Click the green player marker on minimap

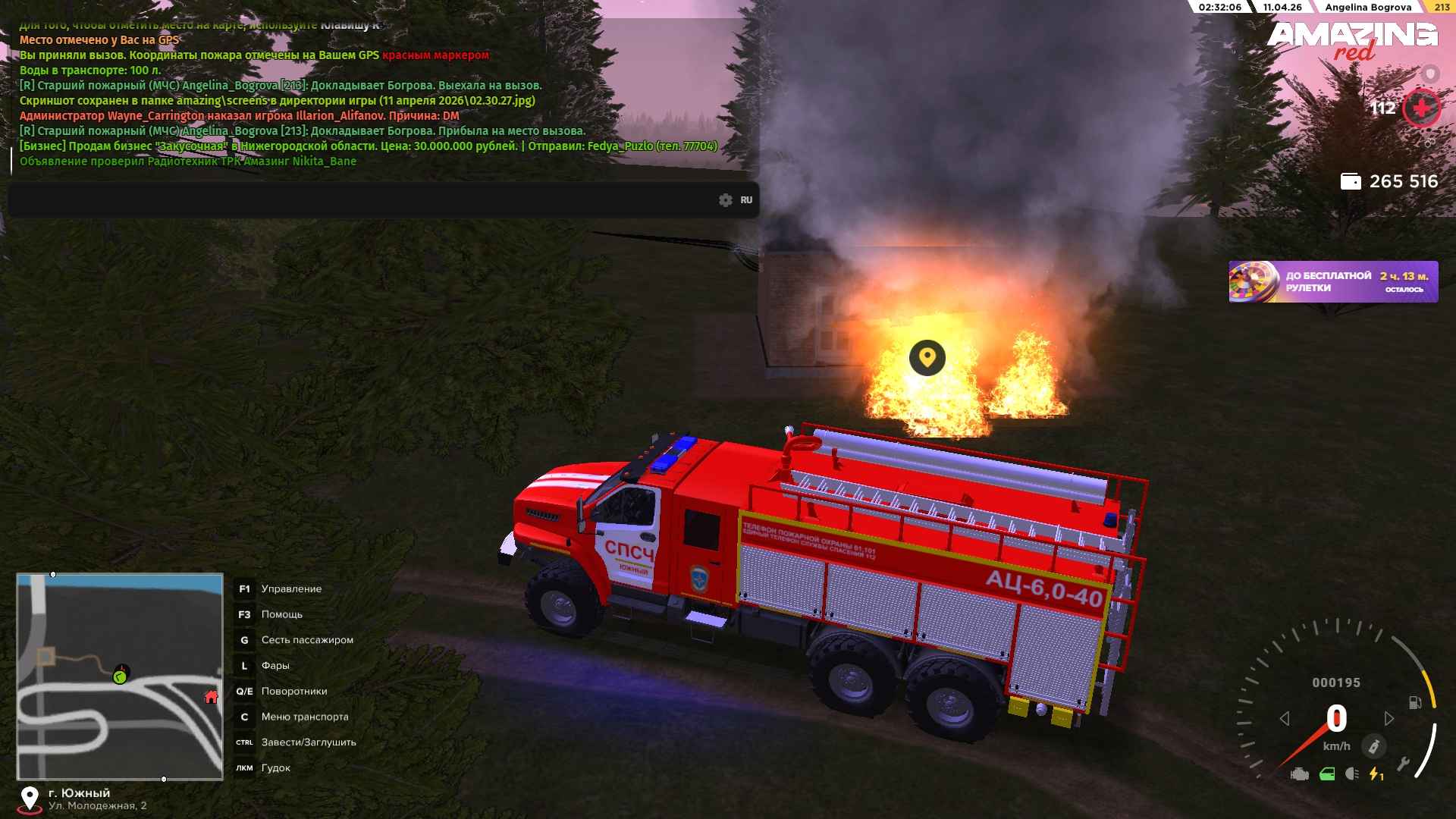tap(120, 676)
